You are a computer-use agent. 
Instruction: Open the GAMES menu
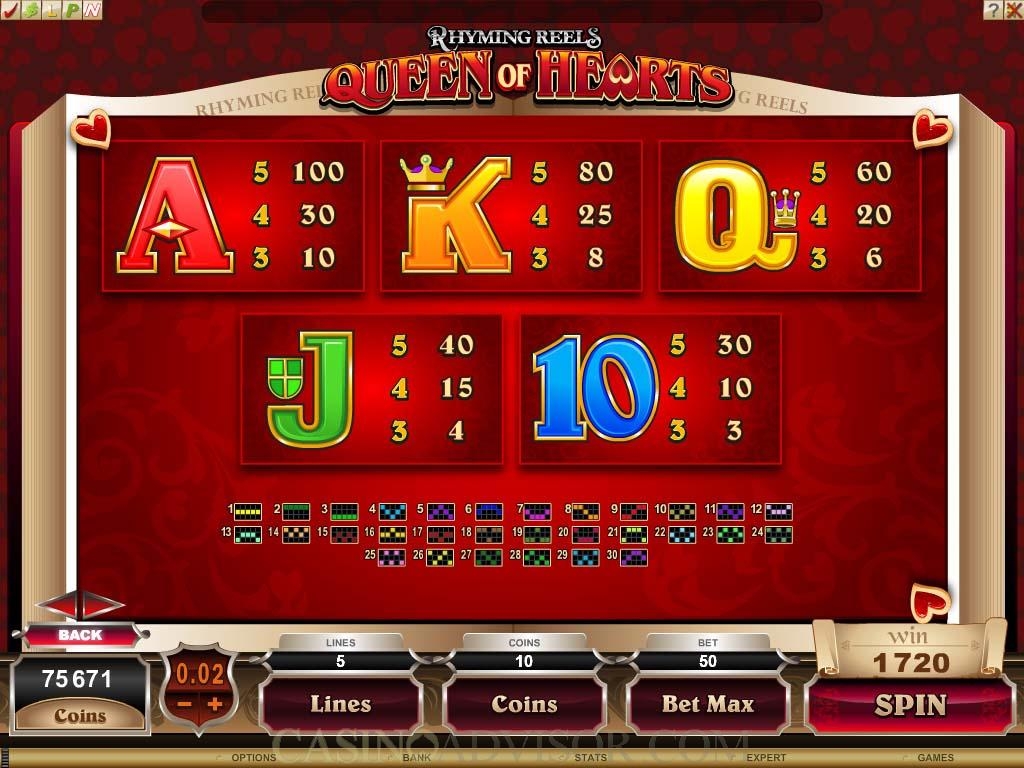coord(935,758)
